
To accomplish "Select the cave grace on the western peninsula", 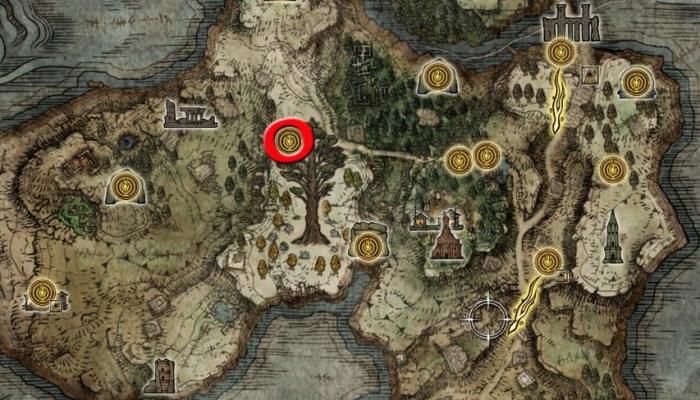I will [x=124, y=185].
